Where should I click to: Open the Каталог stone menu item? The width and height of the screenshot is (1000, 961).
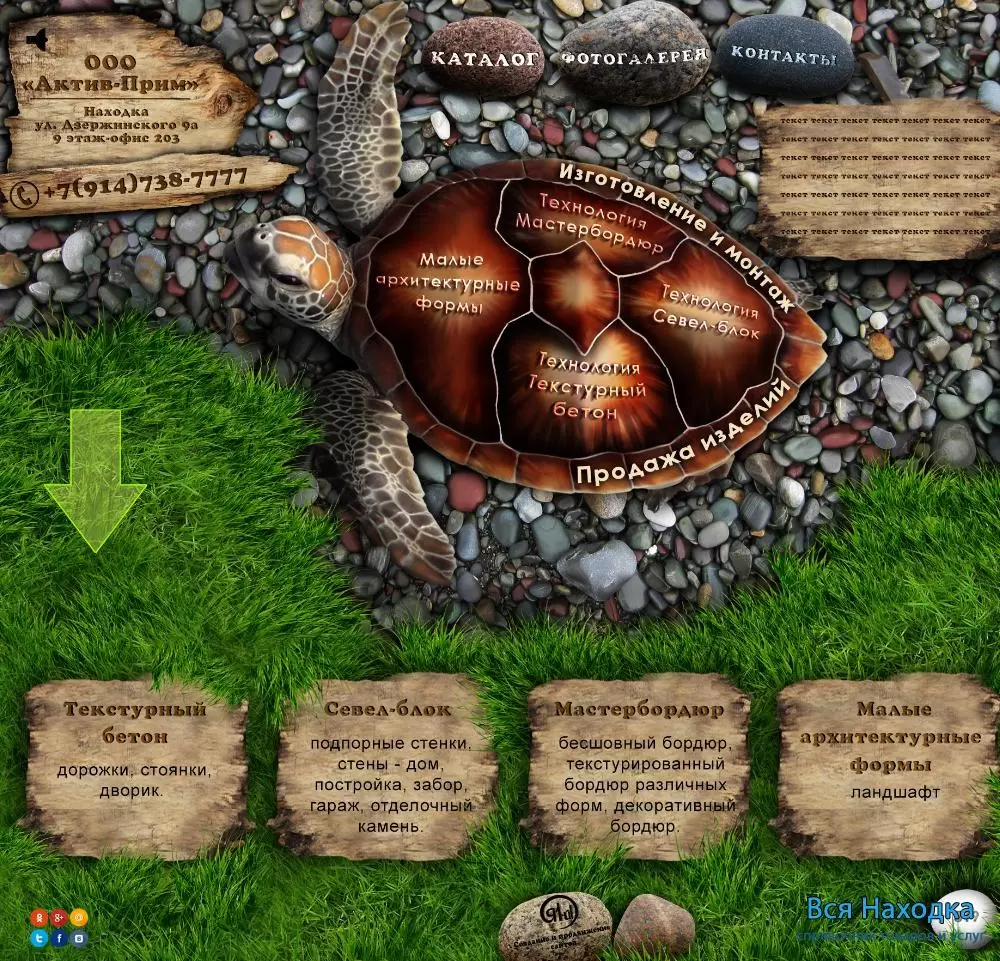[x=485, y=58]
